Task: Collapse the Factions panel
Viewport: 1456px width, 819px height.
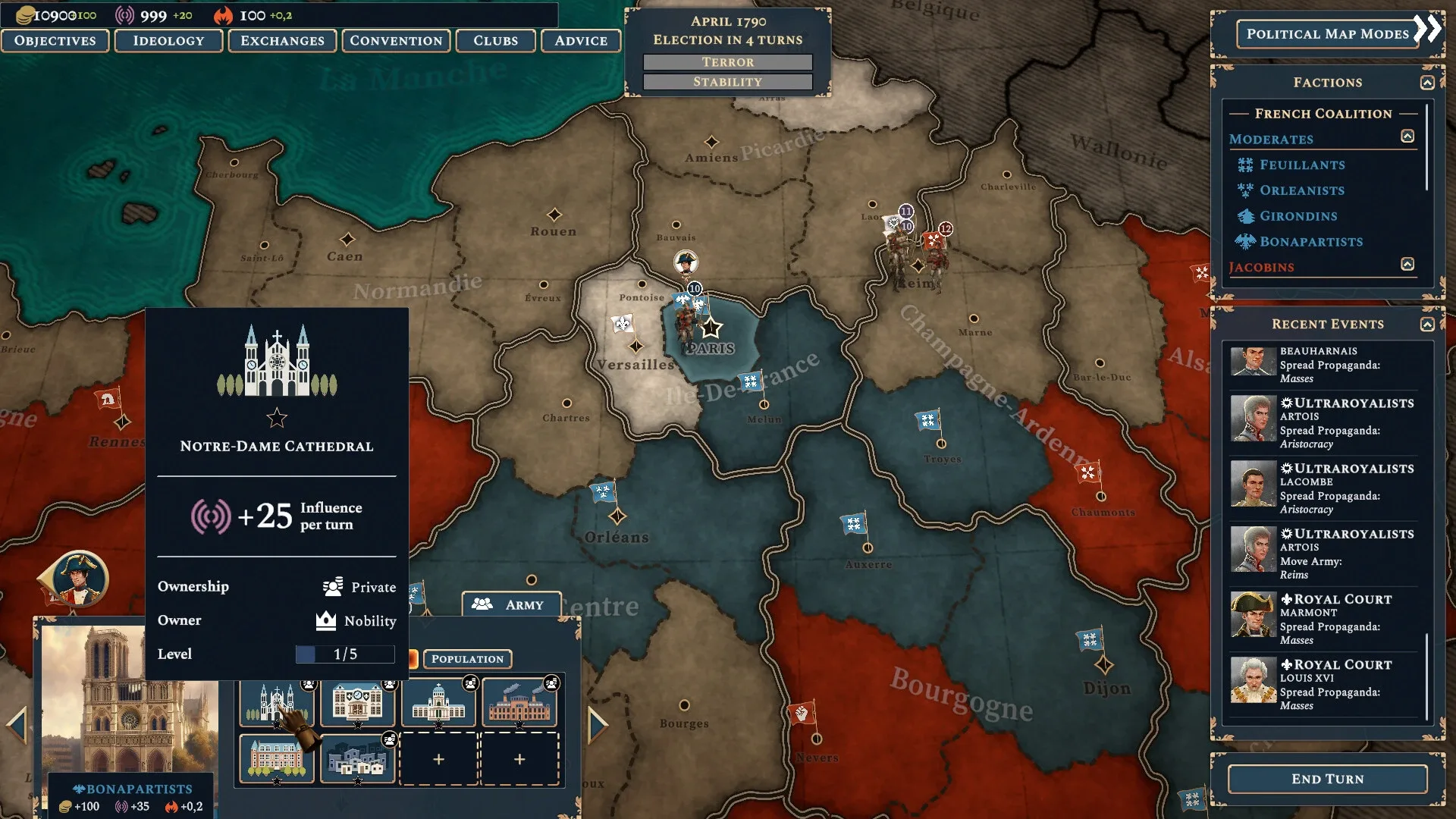Action: coord(1427,83)
